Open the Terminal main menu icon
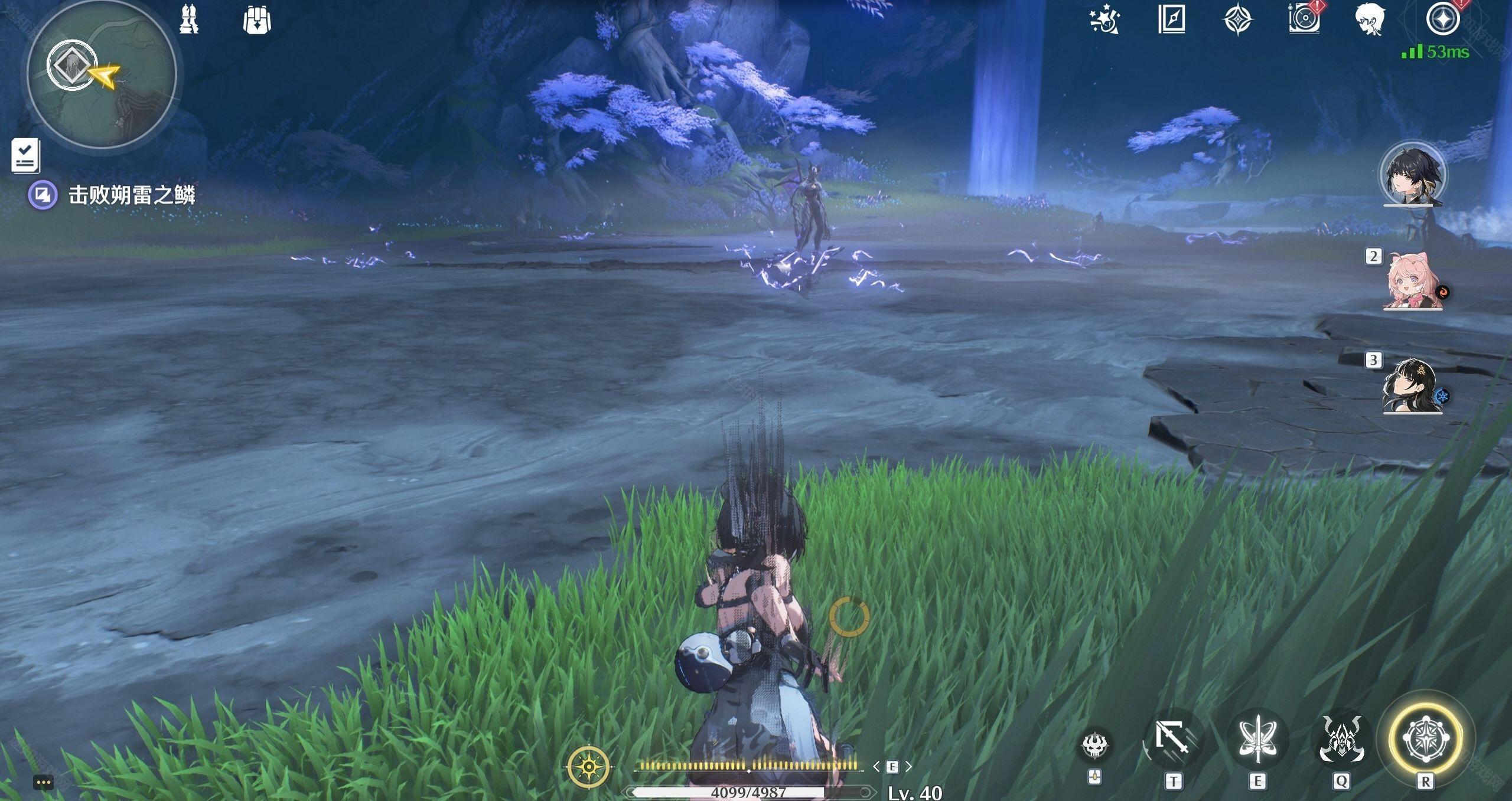 1442,19
